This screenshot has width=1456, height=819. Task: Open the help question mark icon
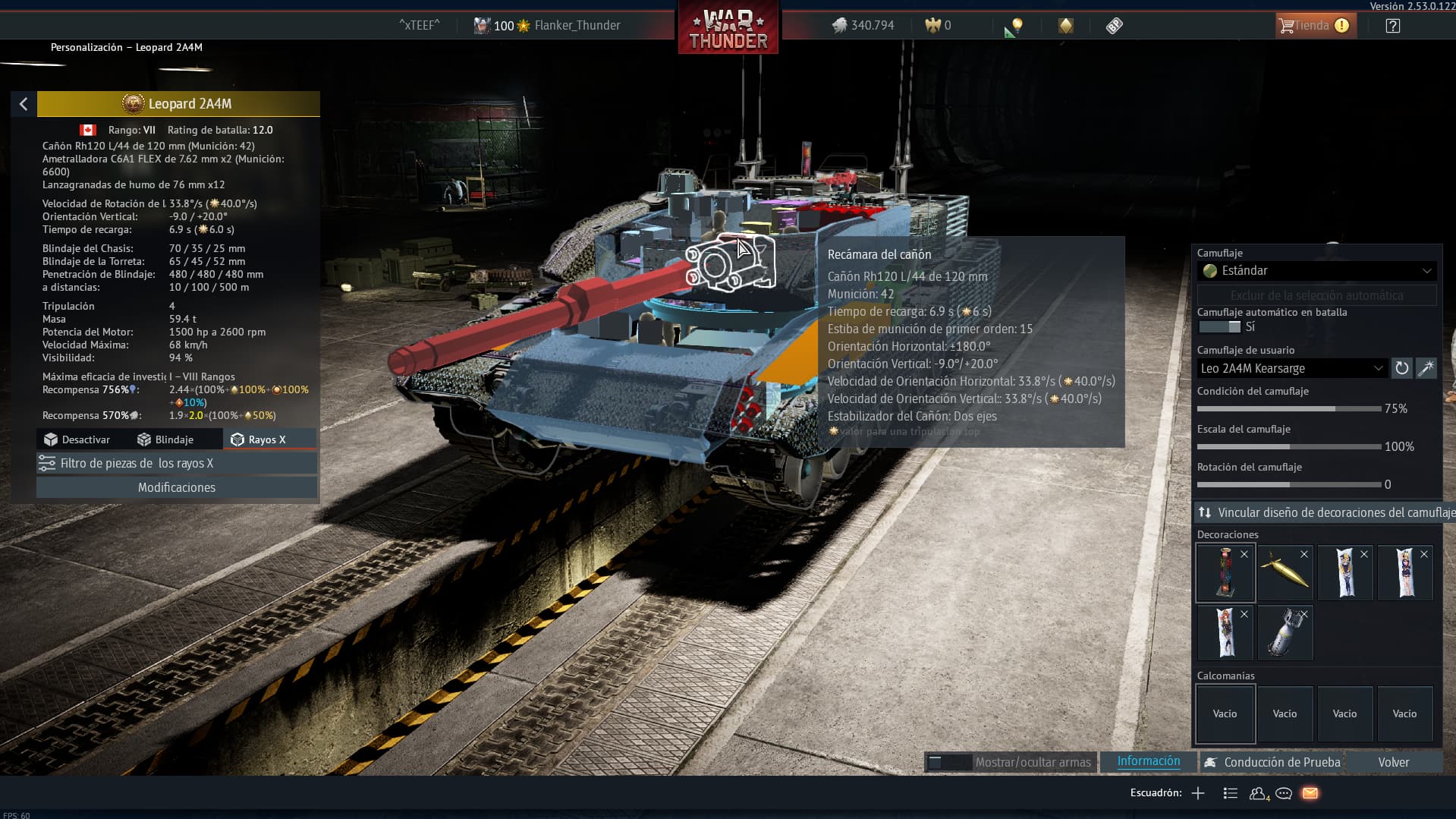(1392, 26)
